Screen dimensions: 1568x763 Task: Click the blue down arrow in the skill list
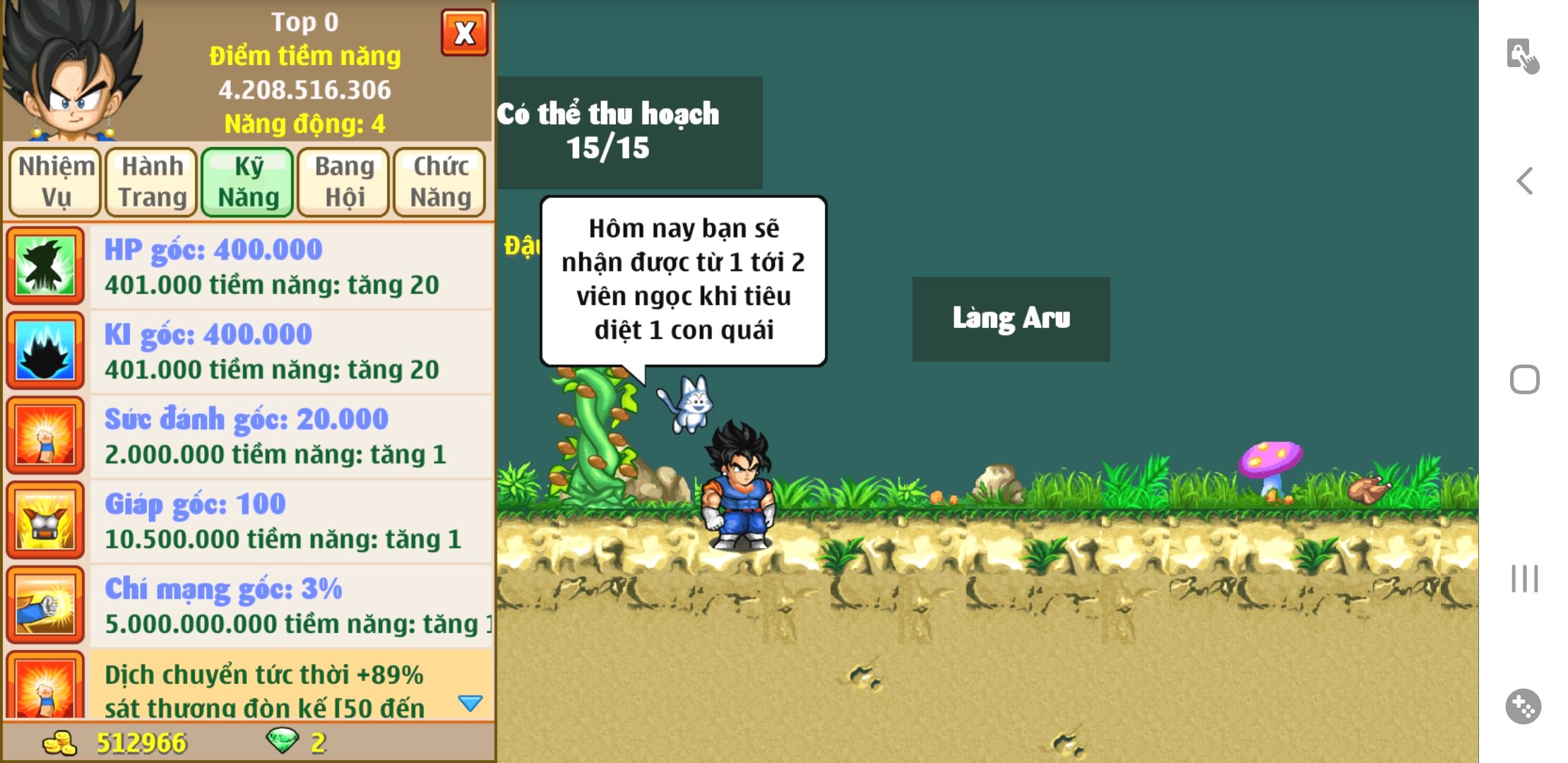[x=470, y=702]
